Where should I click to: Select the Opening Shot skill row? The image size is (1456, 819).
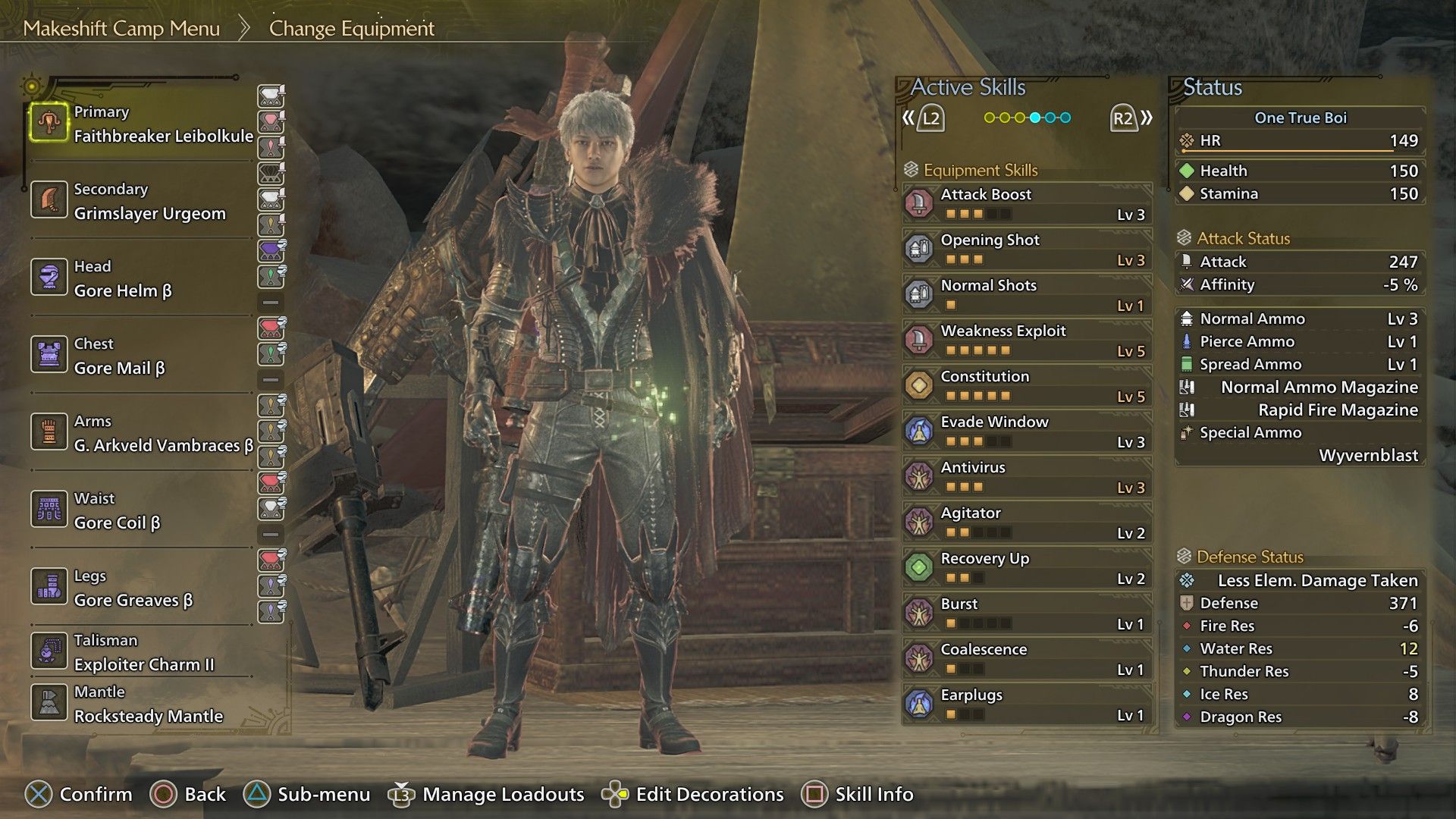[x=1027, y=249]
